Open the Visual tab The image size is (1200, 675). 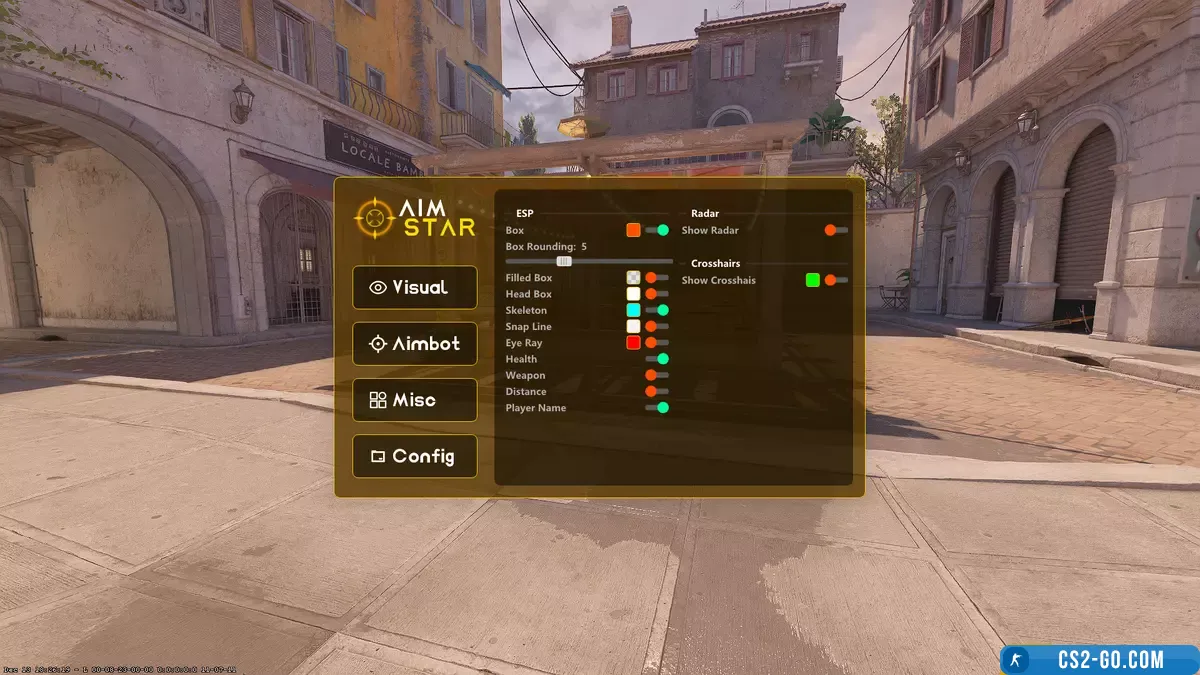tap(414, 288)
